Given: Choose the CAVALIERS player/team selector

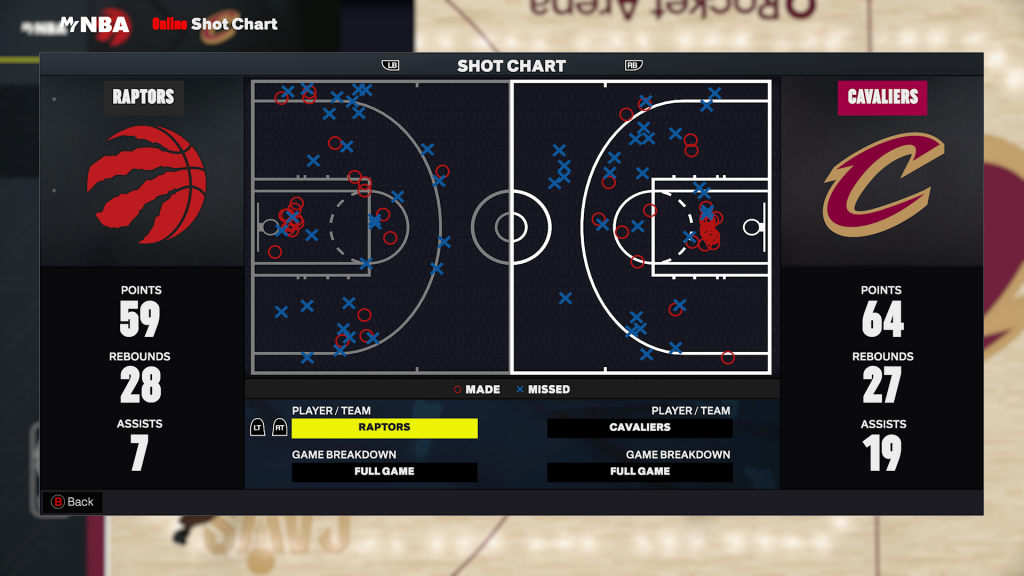Looking at the screenshot, I should click(640, 428).
